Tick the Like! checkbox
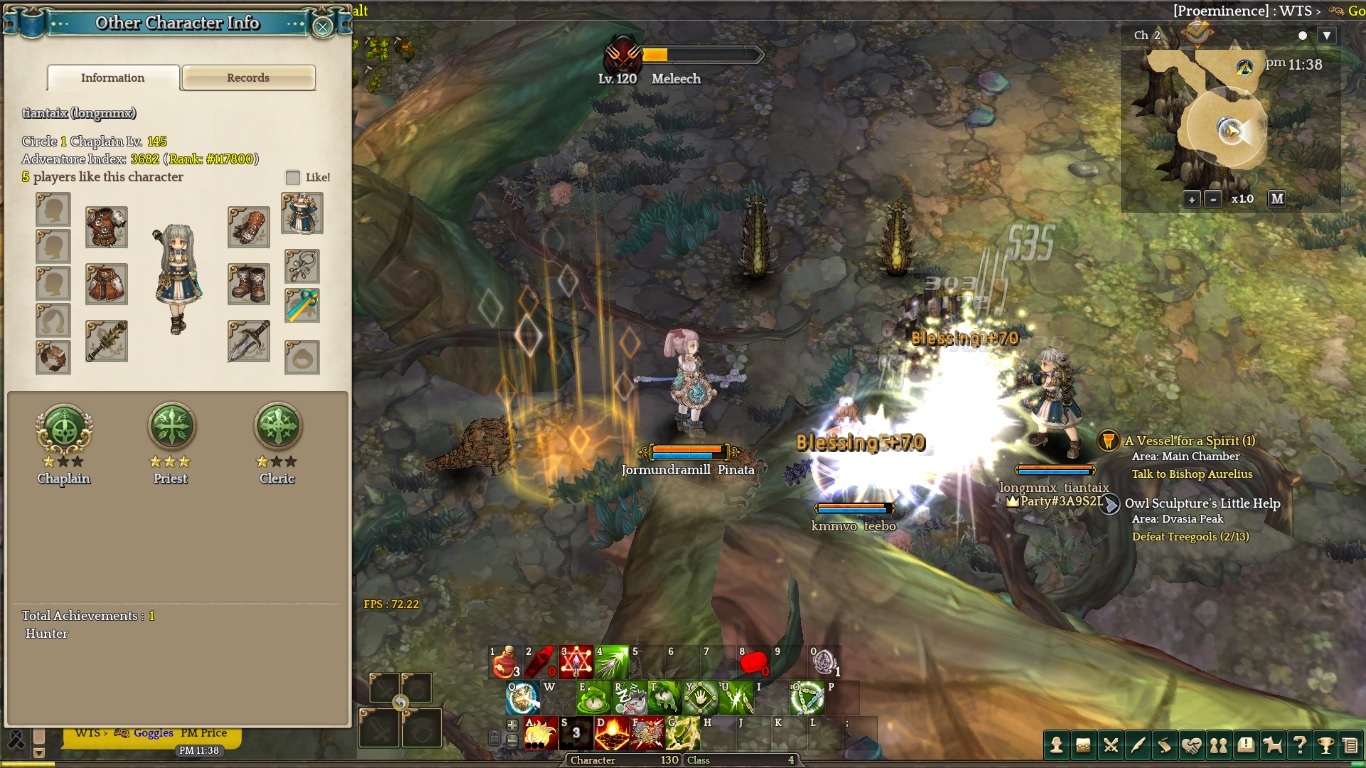 tap(293, 178)
